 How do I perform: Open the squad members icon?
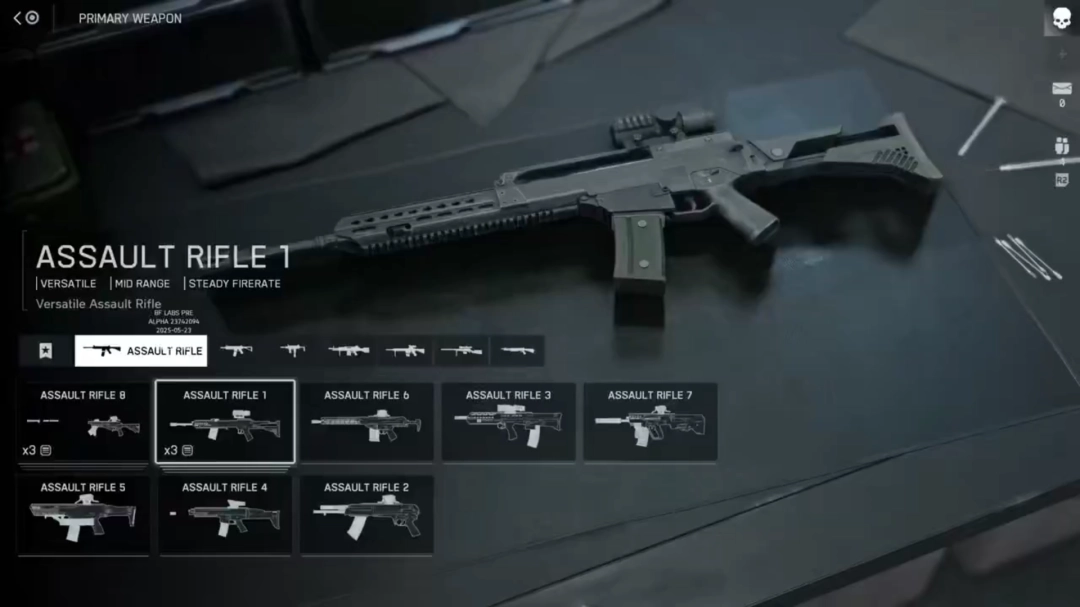click(1061, 146)
